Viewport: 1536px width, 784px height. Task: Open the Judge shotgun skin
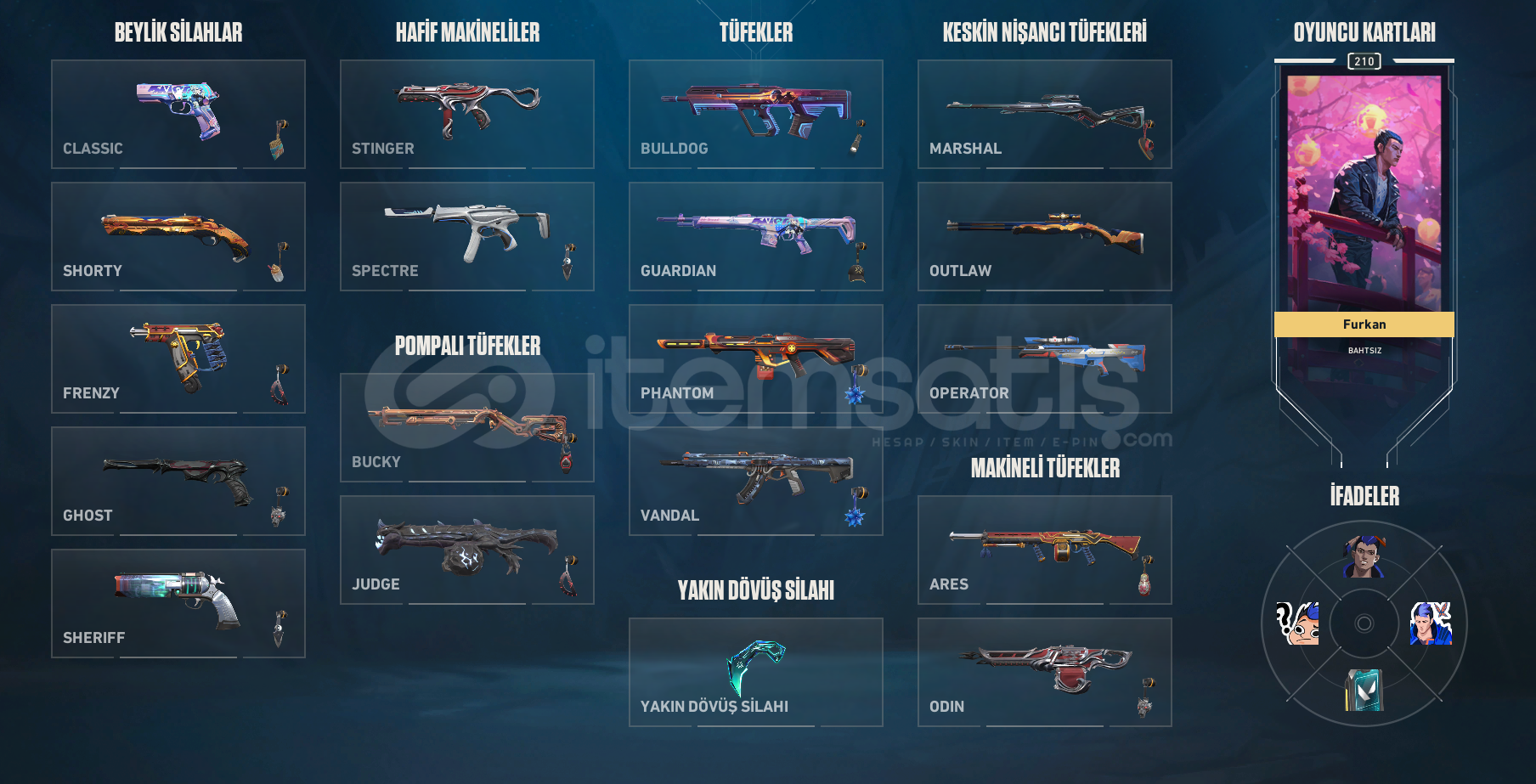tap(467, 548)
